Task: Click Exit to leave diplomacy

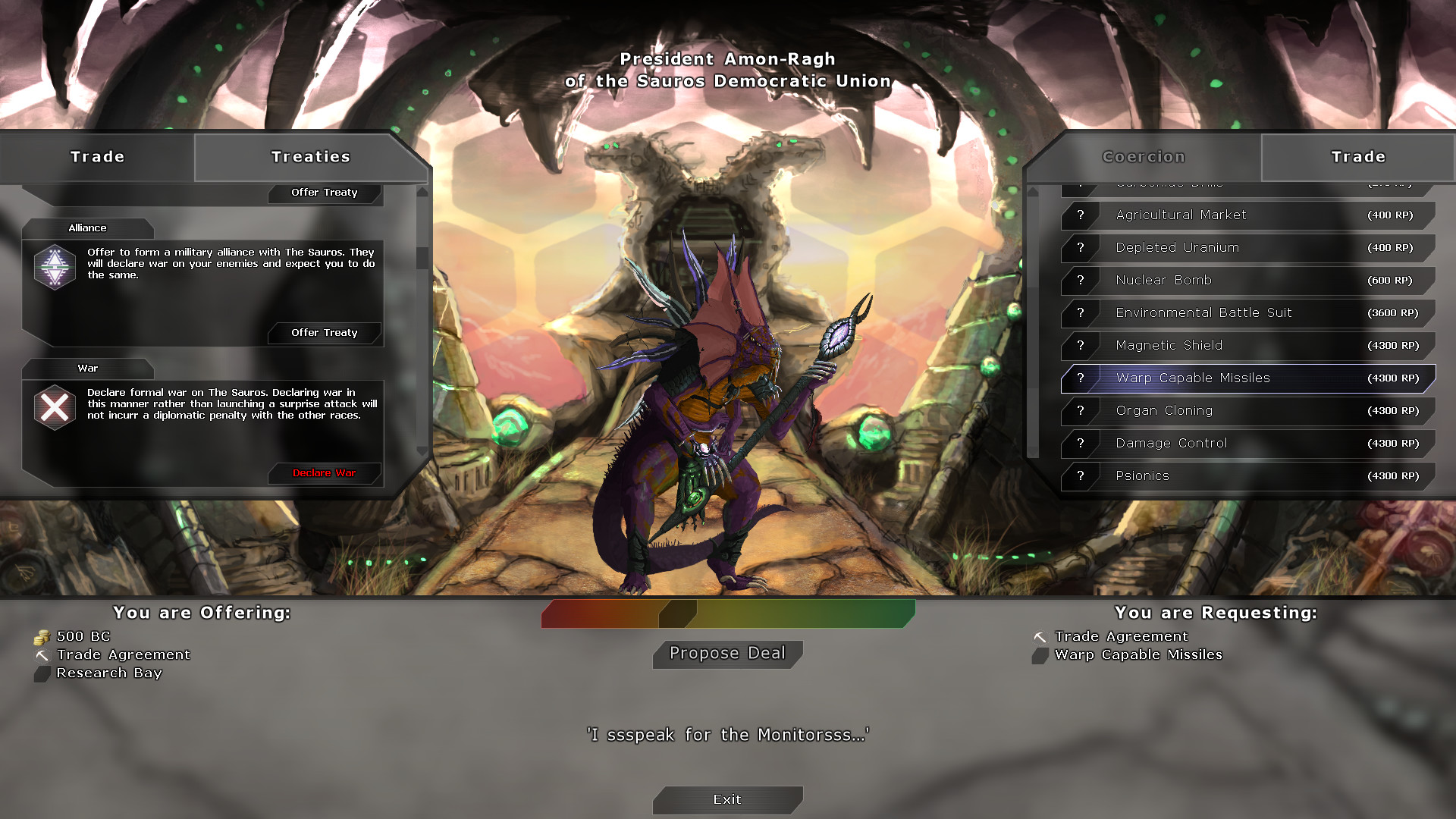Action: tap(726, 799)
